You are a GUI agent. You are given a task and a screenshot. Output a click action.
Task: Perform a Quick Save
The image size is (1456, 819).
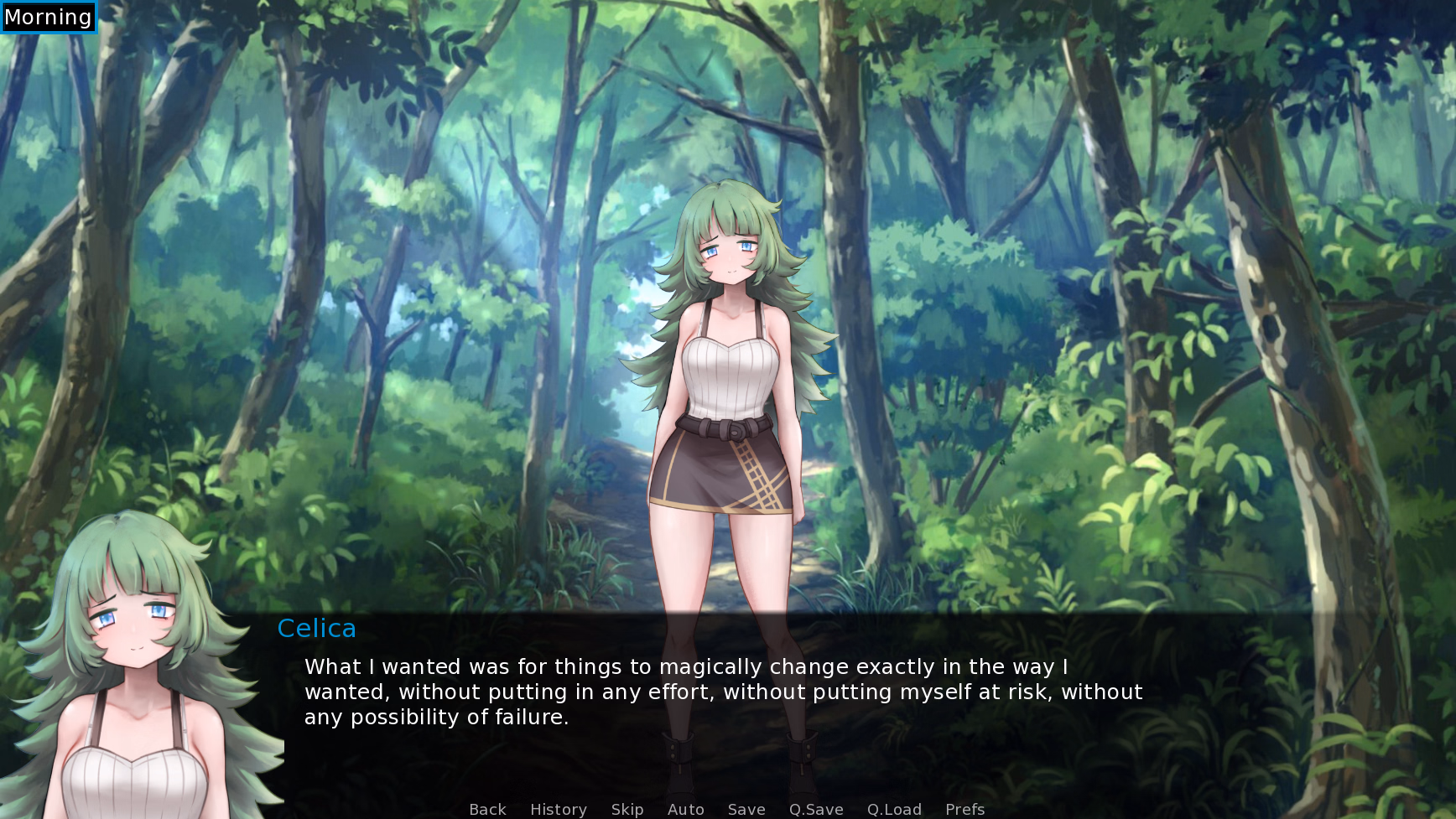click(x=814, y=808)
